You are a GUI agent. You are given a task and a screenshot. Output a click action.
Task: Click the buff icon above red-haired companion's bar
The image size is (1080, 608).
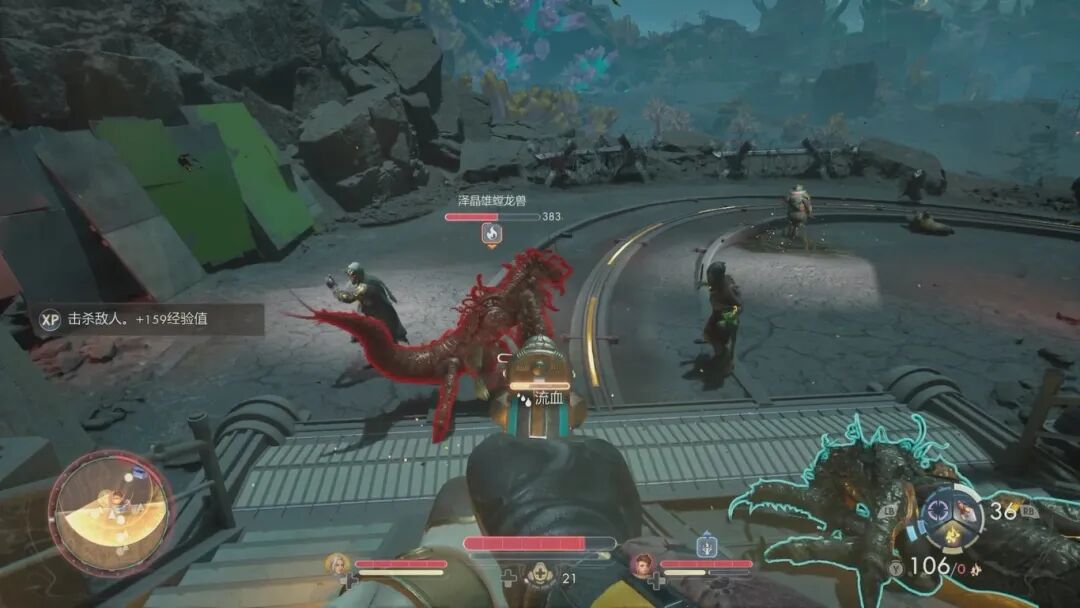tap(706, 546)
